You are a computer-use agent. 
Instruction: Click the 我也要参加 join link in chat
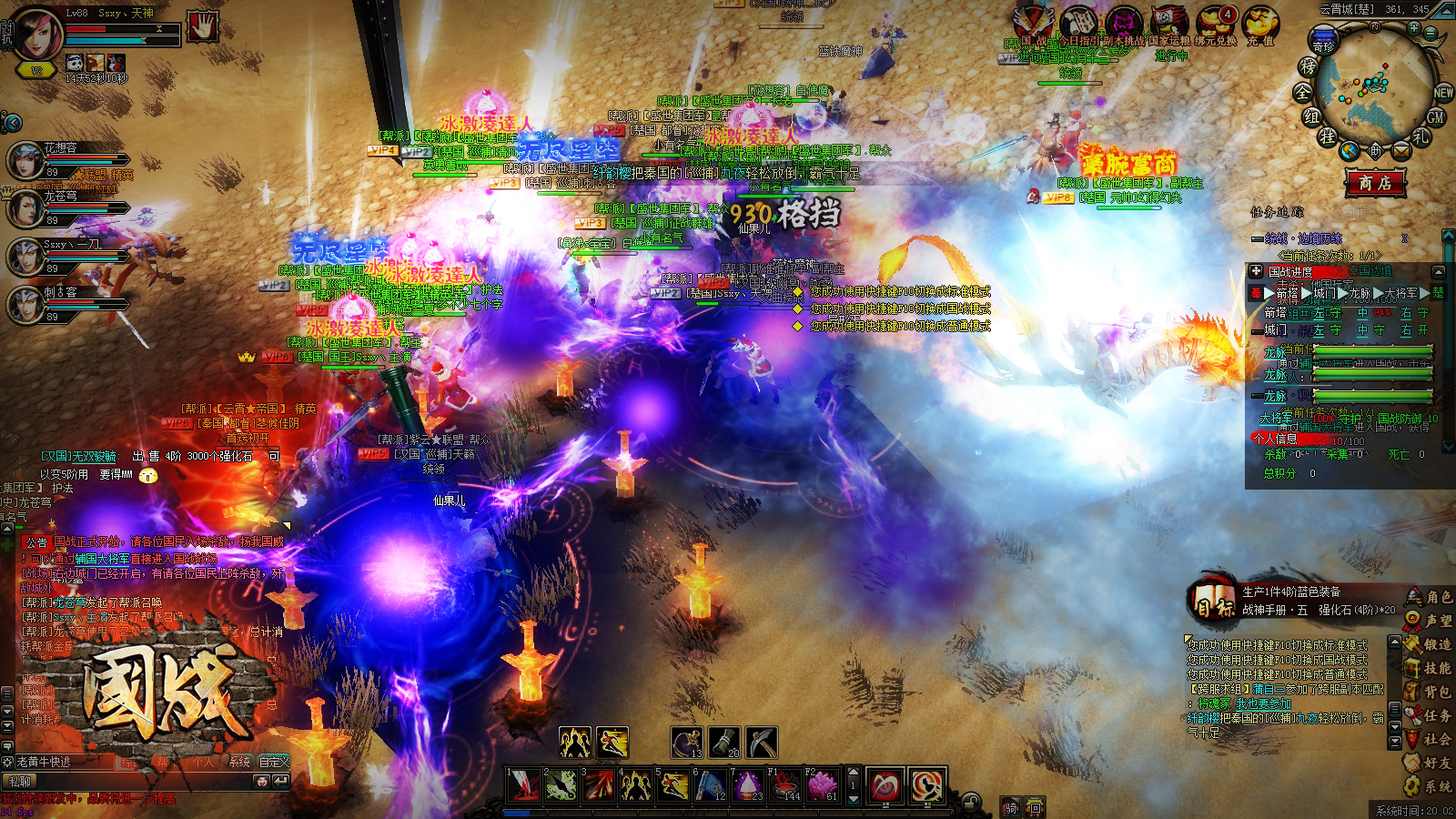point(1263,703)
